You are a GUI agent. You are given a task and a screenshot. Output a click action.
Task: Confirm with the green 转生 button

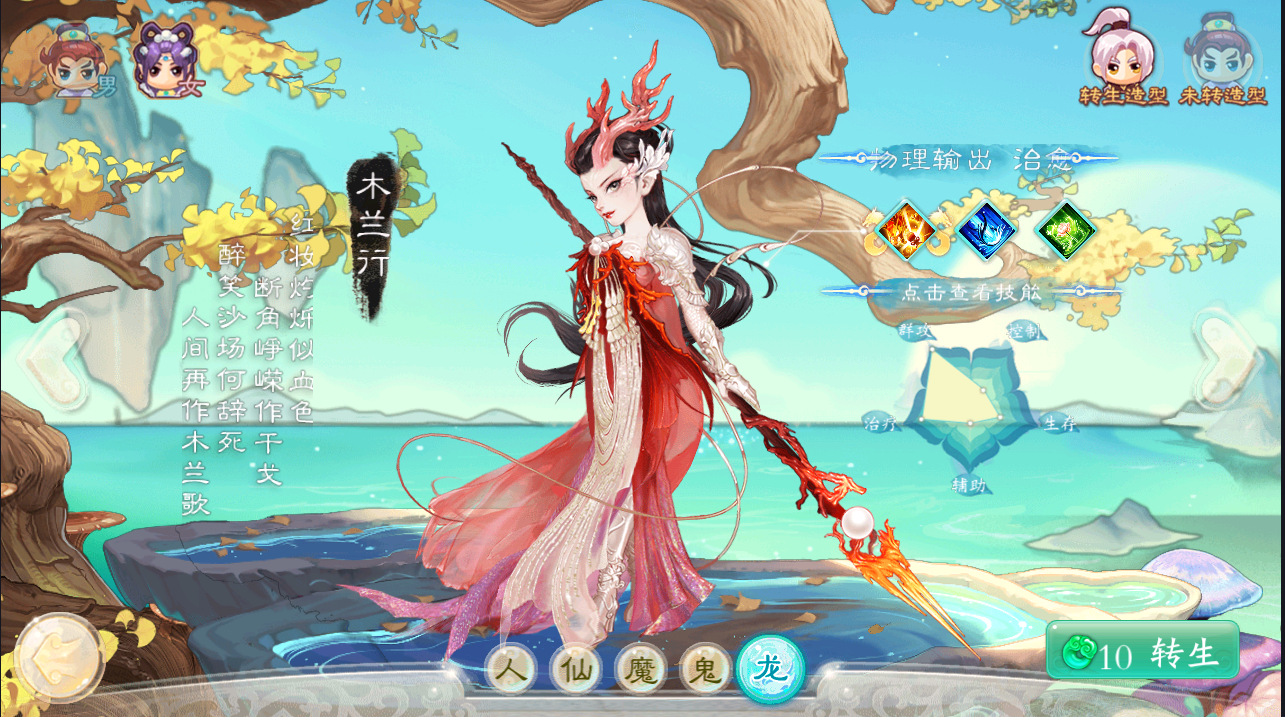pos(1142,652)
